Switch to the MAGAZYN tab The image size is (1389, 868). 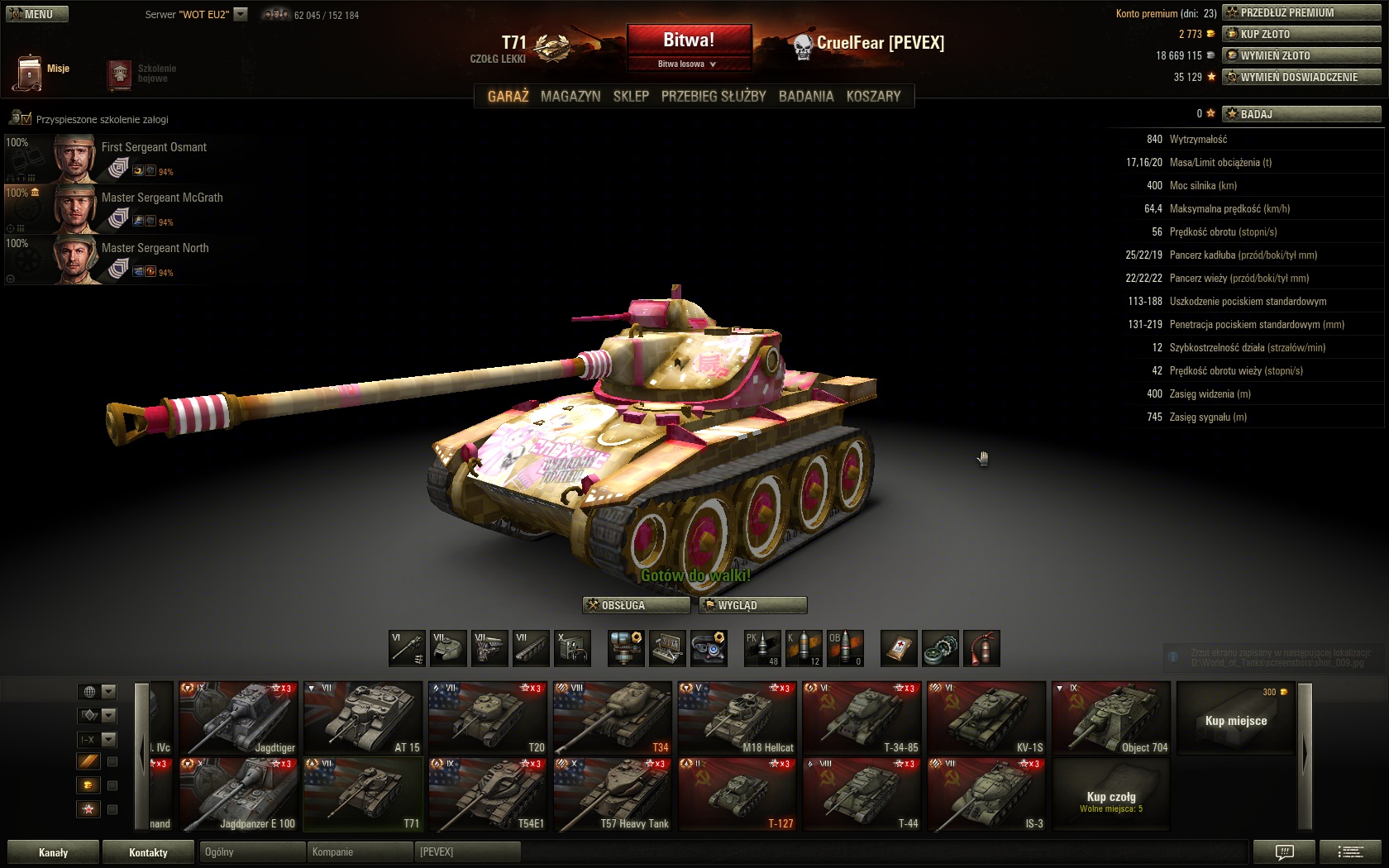point(570,97)
